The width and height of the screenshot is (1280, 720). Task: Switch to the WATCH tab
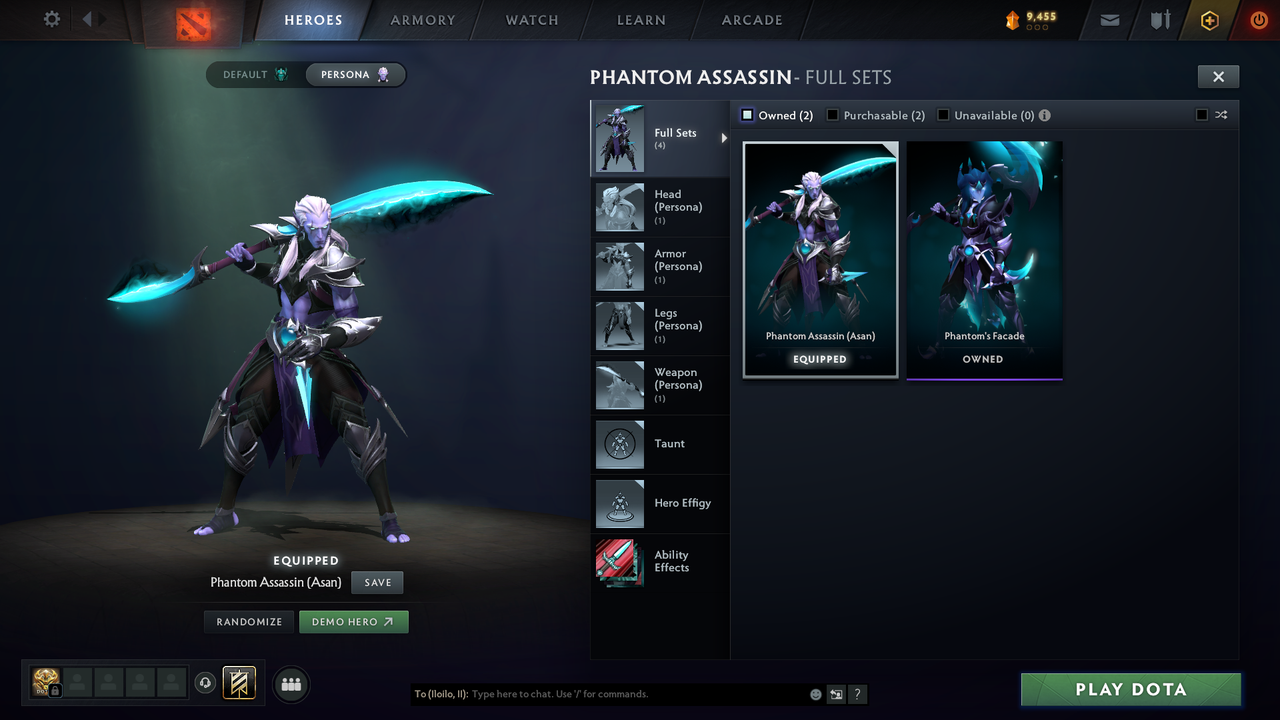(531, 20)
